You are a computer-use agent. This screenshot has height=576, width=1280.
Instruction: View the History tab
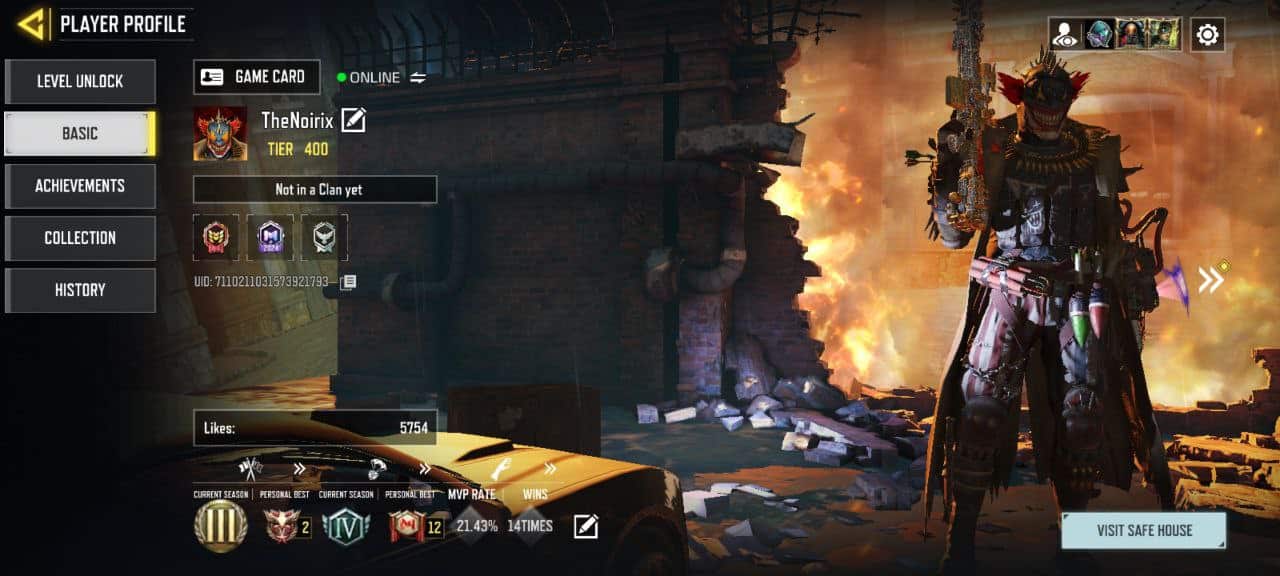tap(80, 290)
